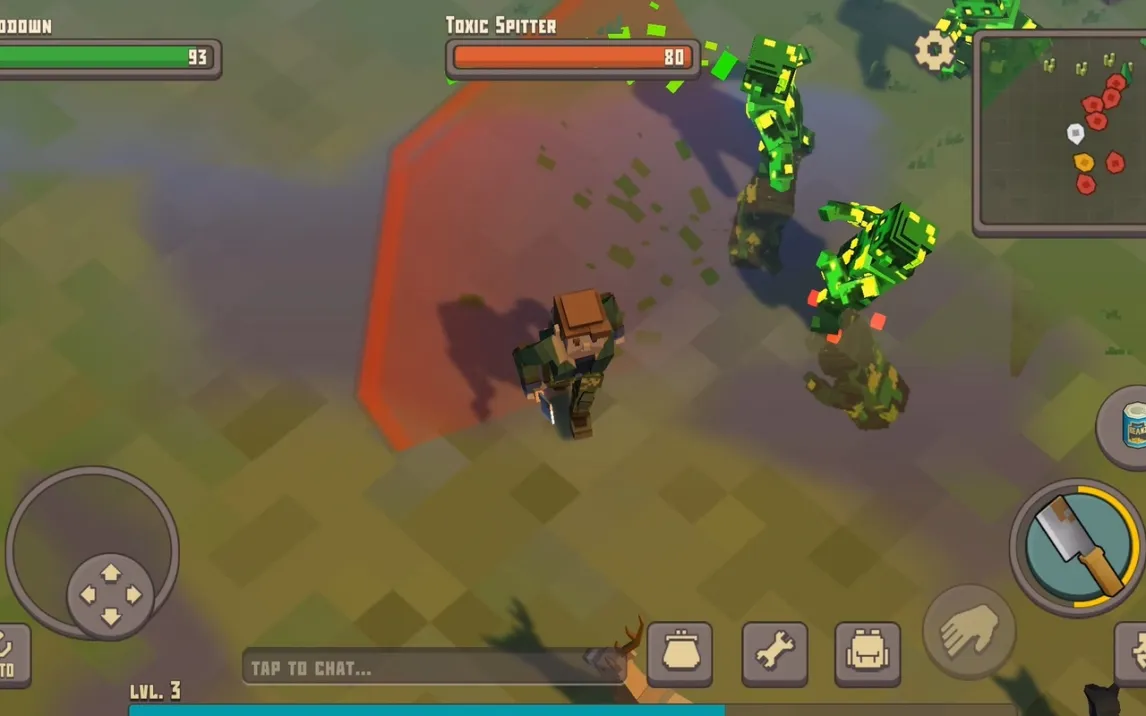Tap the movement joystick arrows knob
Screen dimensions: 1146x716
click(x=110, y=596)
